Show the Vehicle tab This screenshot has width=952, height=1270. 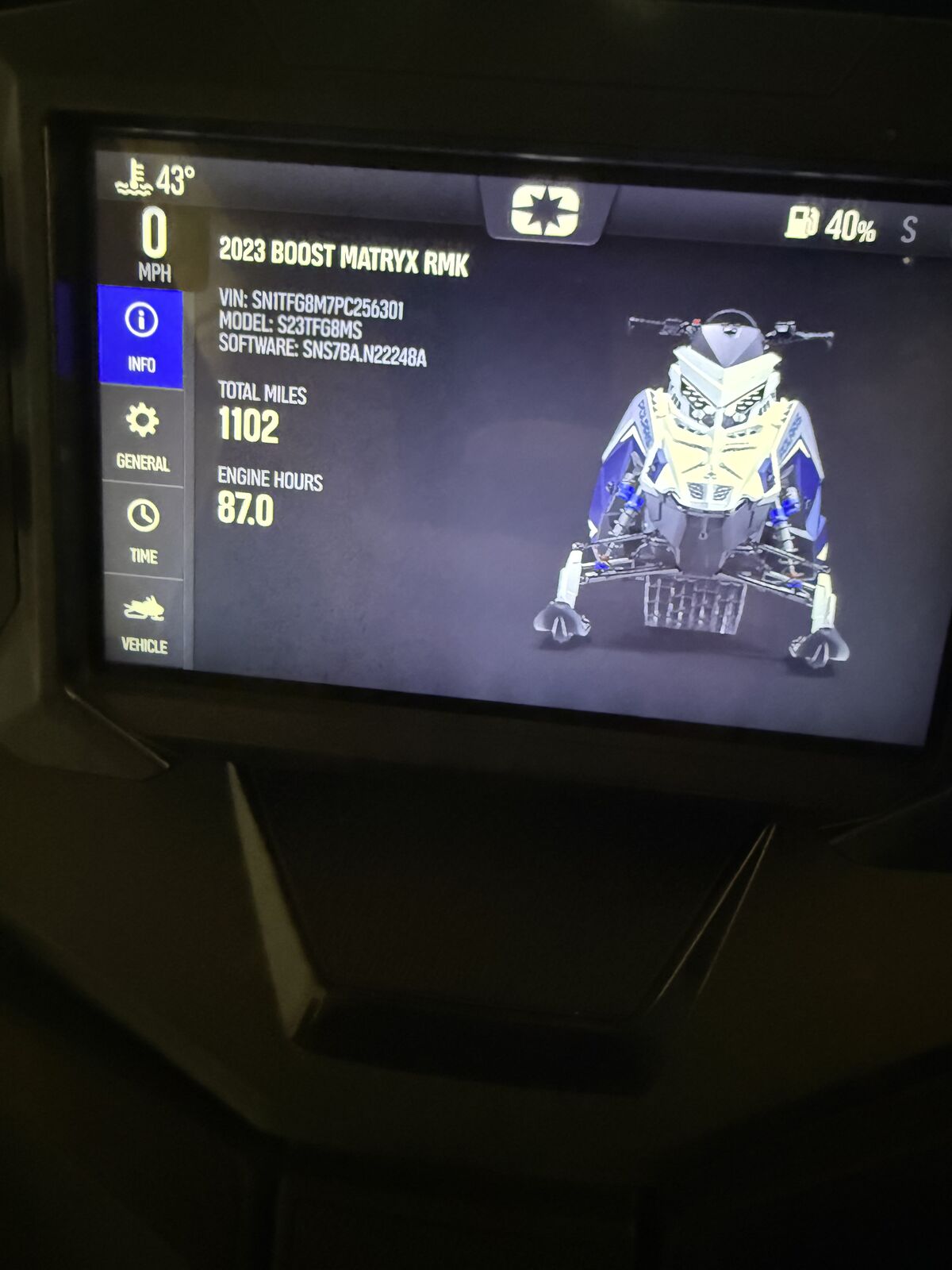(144, 624)
